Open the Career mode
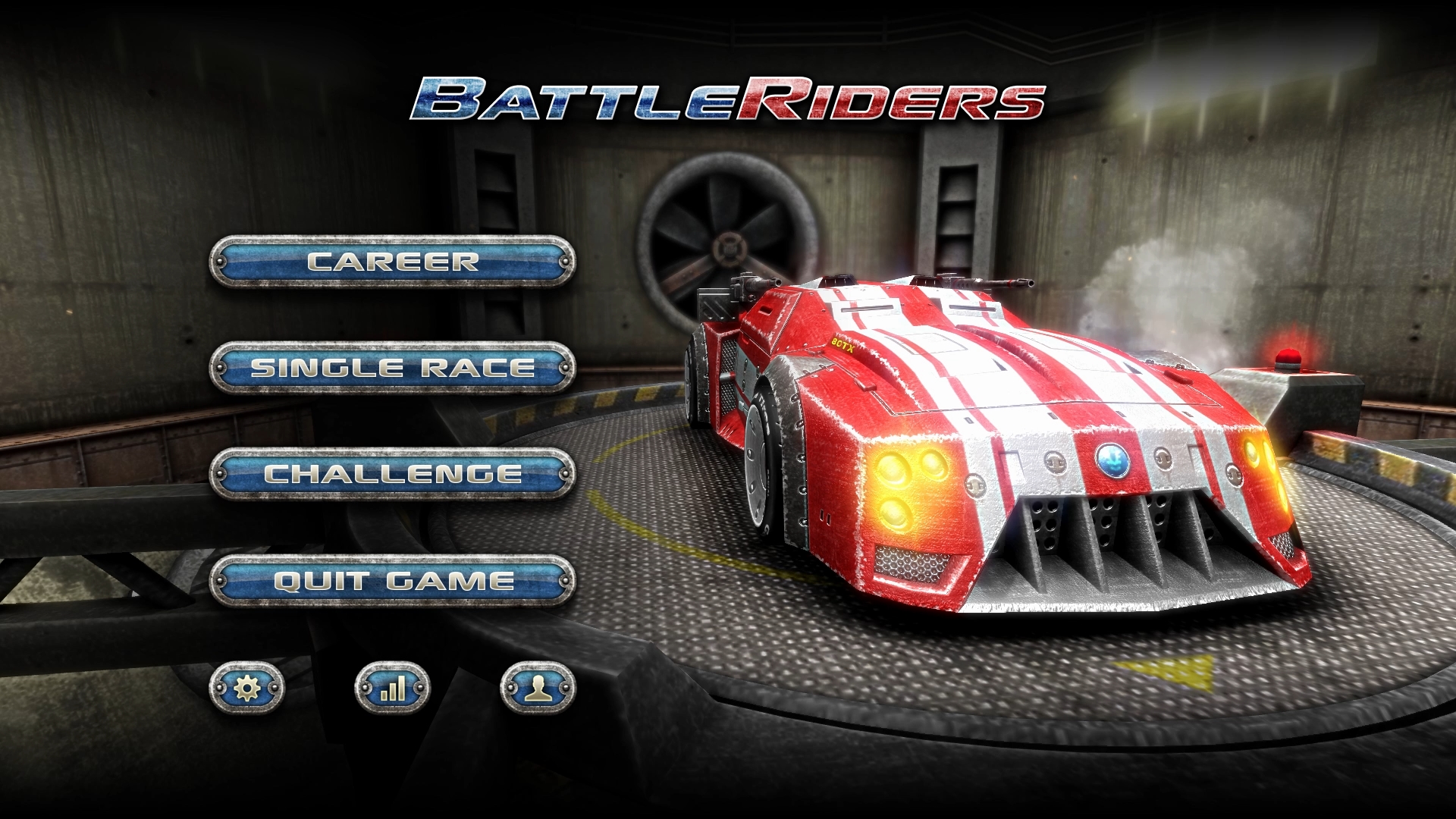 (392, 262)
